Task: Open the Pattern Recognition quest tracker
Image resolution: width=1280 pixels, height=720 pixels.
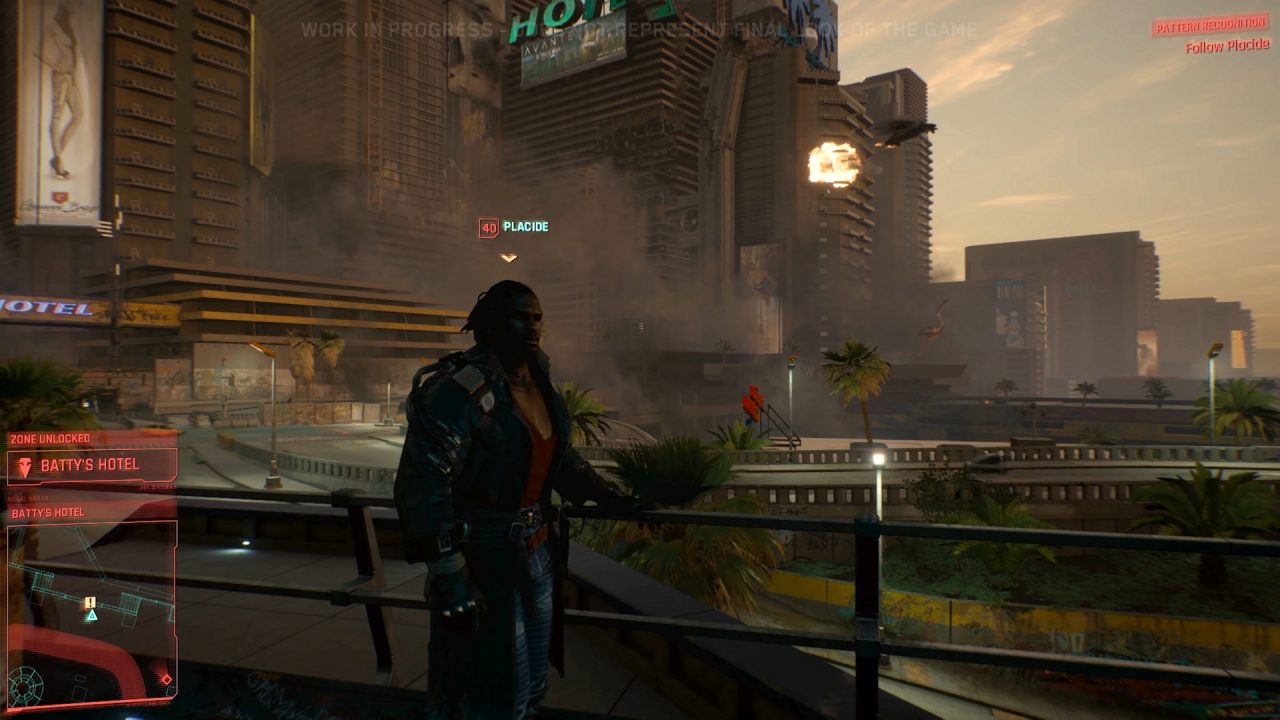Action: click(1210, 26)
